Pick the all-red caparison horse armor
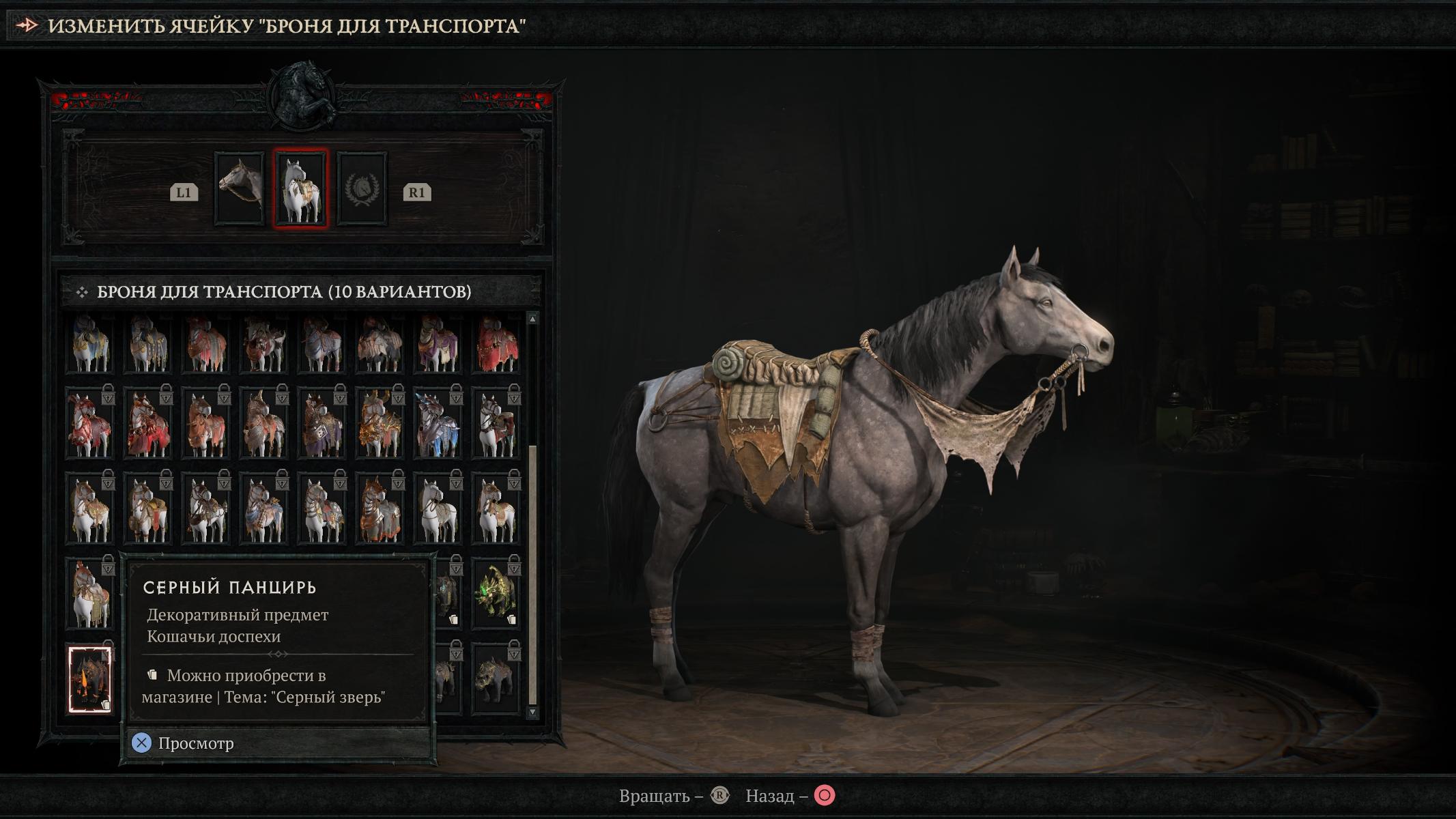This screenshot has height=819, width=1456. point(496,344)
